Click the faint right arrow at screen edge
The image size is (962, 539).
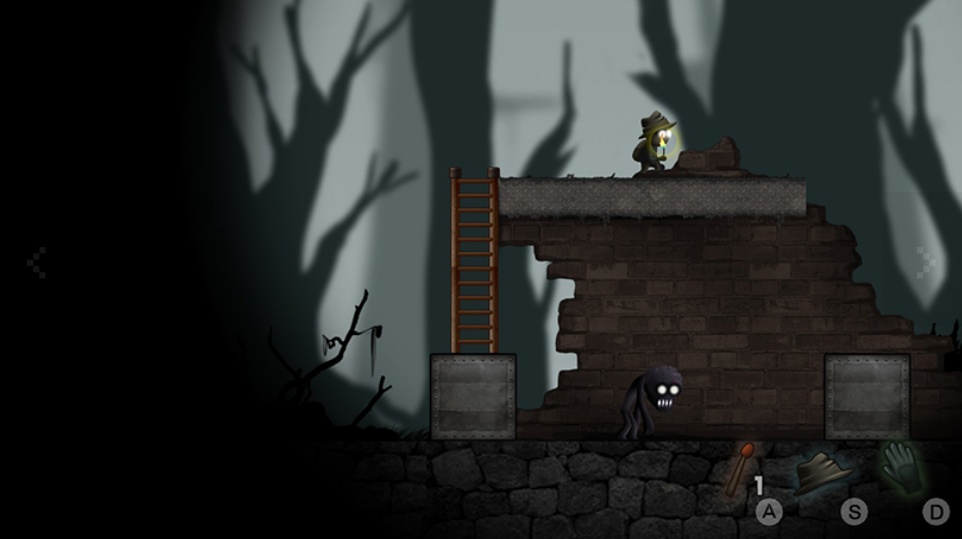tap(927, 263)
